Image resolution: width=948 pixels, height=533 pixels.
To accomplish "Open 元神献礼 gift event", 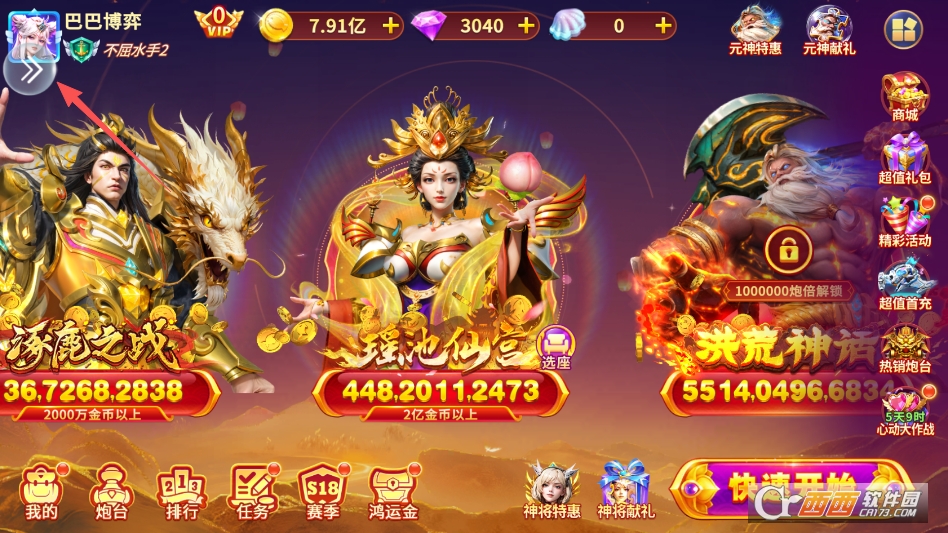I will coord(828,30).
